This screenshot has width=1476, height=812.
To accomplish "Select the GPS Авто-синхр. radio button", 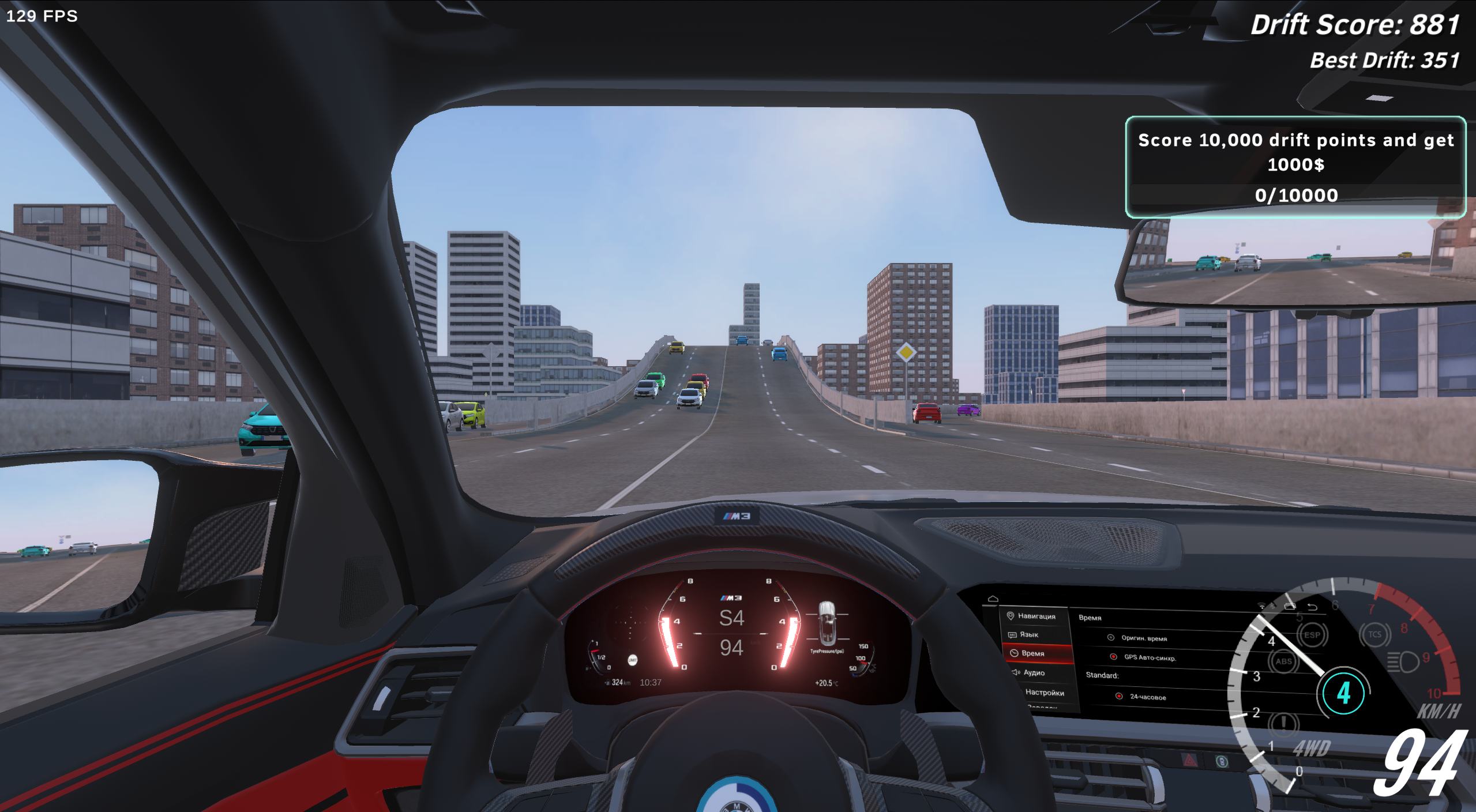I will click(1114, 656).
